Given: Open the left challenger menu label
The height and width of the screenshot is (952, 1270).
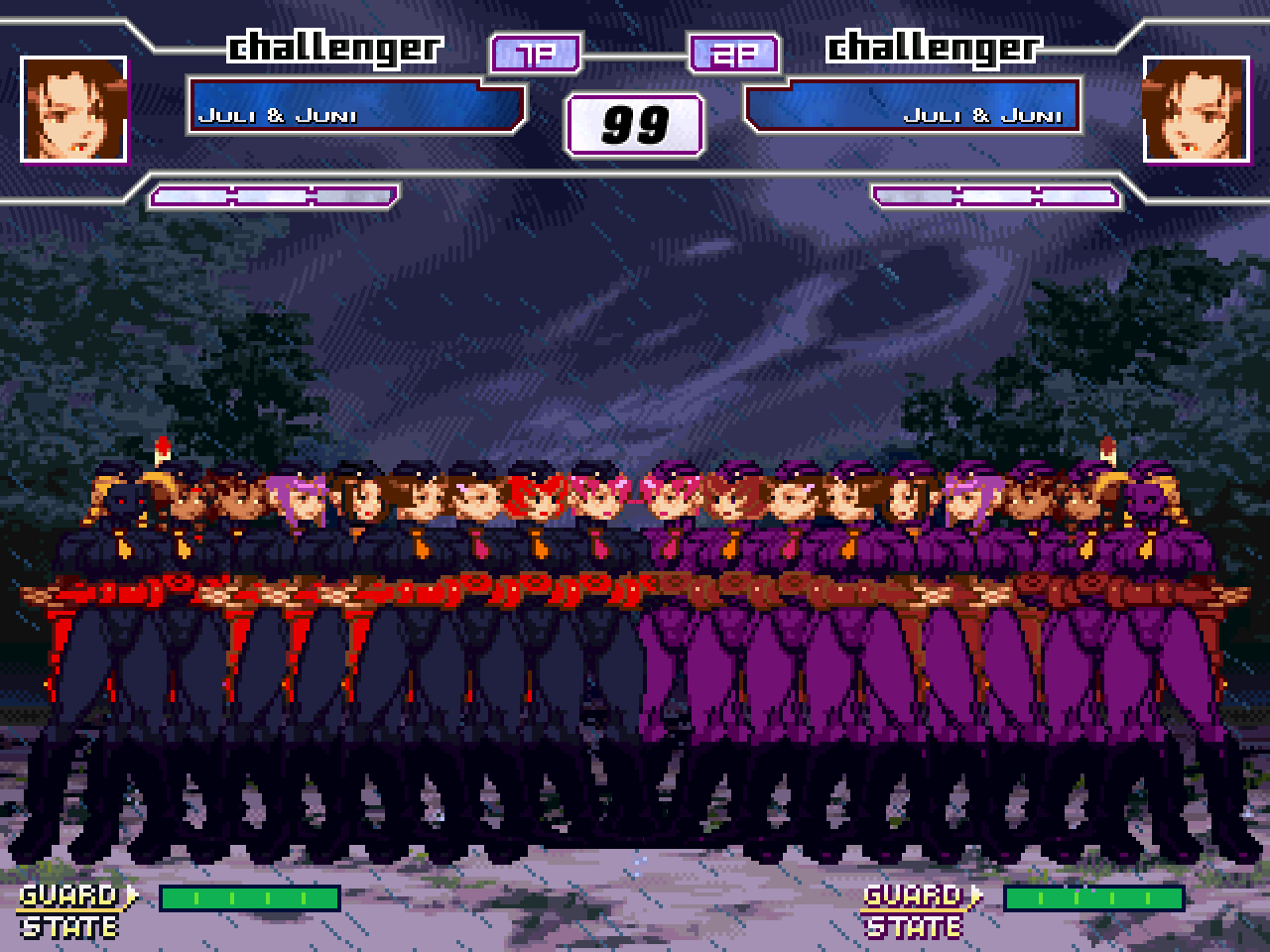Looking at the screenshot, I should click(334, 47).
